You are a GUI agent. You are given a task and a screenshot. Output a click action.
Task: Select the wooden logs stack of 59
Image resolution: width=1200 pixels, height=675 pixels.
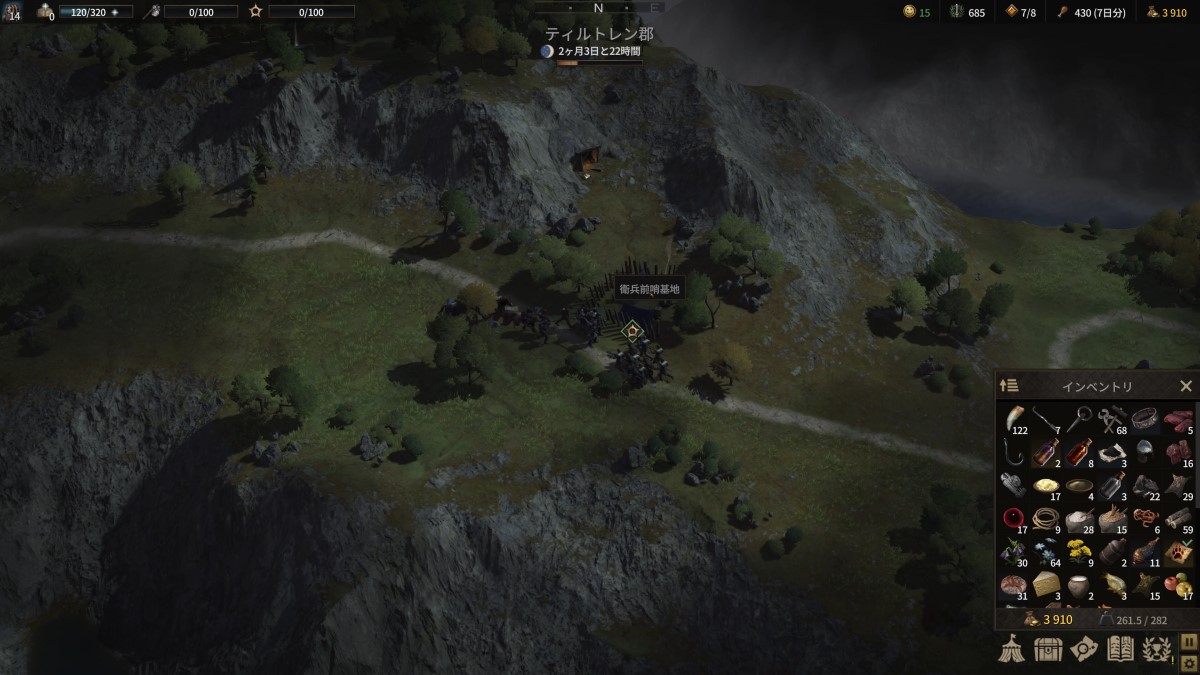(x=1178, y=519)
